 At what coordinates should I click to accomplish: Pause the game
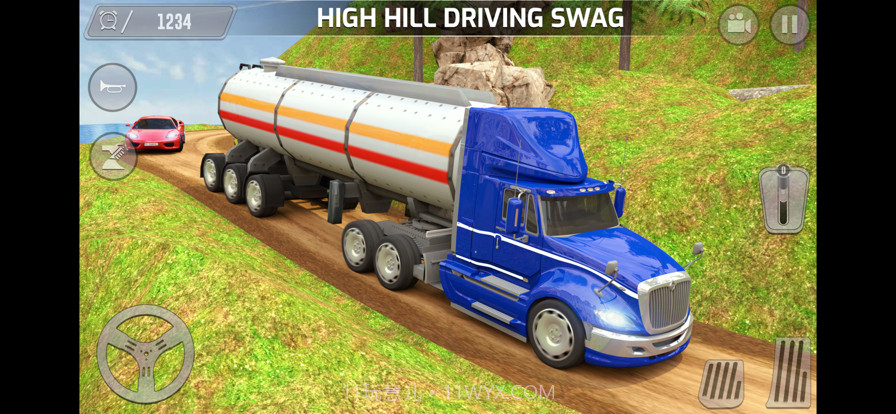point(789,25)
